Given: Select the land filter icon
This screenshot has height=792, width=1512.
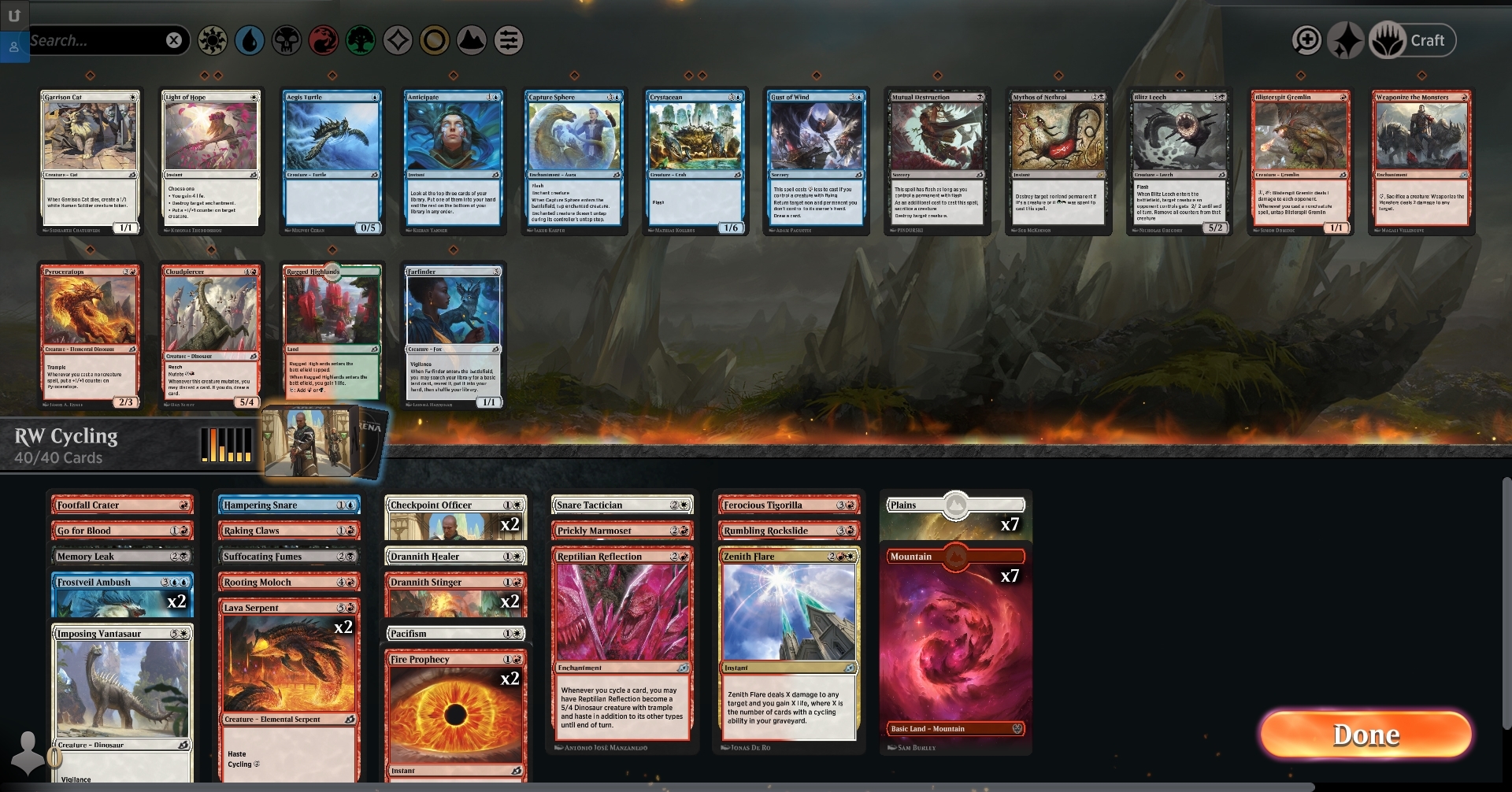Looking at the screenshot, I should [471, 41].
